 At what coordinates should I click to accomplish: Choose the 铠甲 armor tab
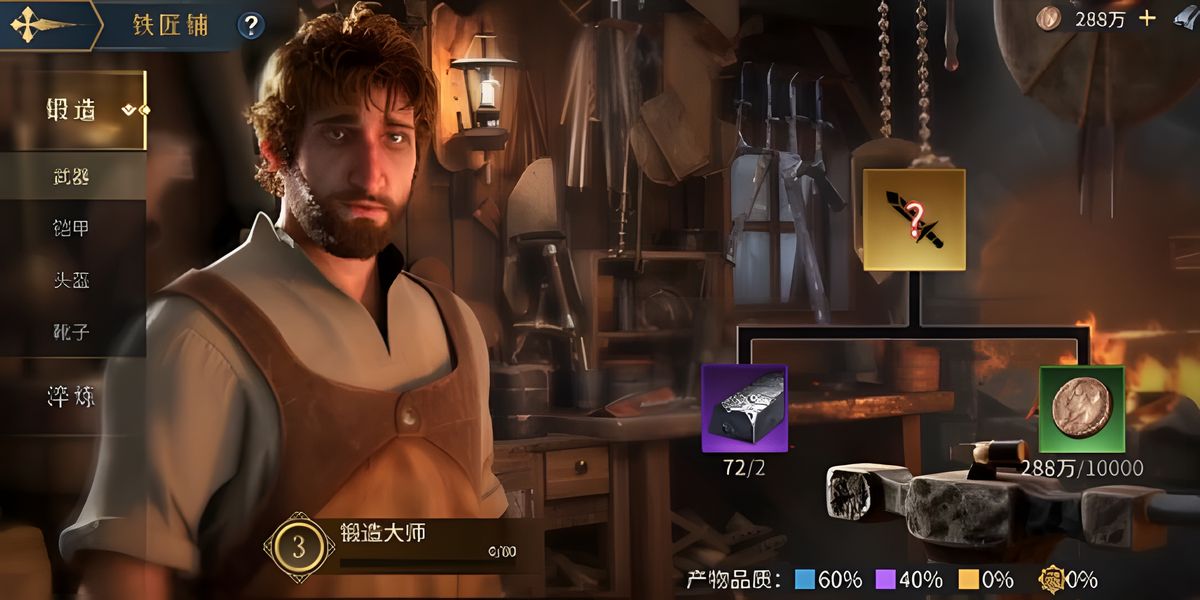click(x=72, y=228)
